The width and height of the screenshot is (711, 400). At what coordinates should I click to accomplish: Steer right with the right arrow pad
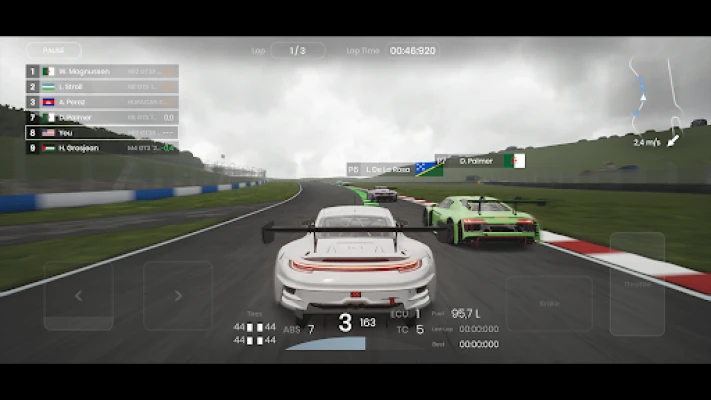(178, 296)
